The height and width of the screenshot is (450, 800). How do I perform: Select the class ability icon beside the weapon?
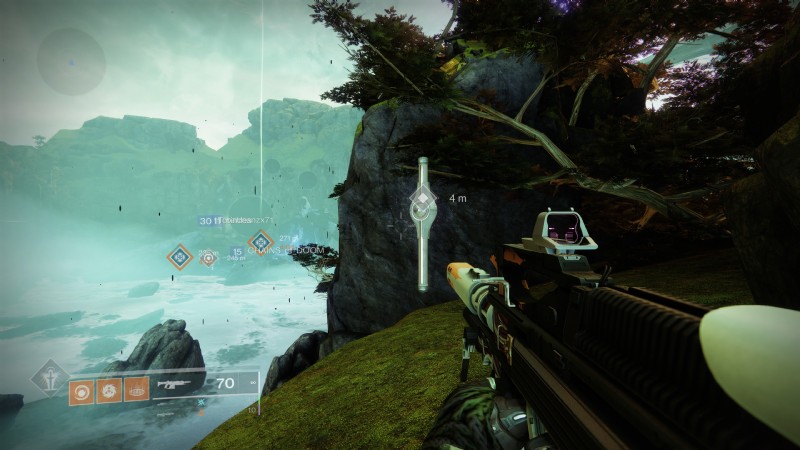tap(137, 390)
